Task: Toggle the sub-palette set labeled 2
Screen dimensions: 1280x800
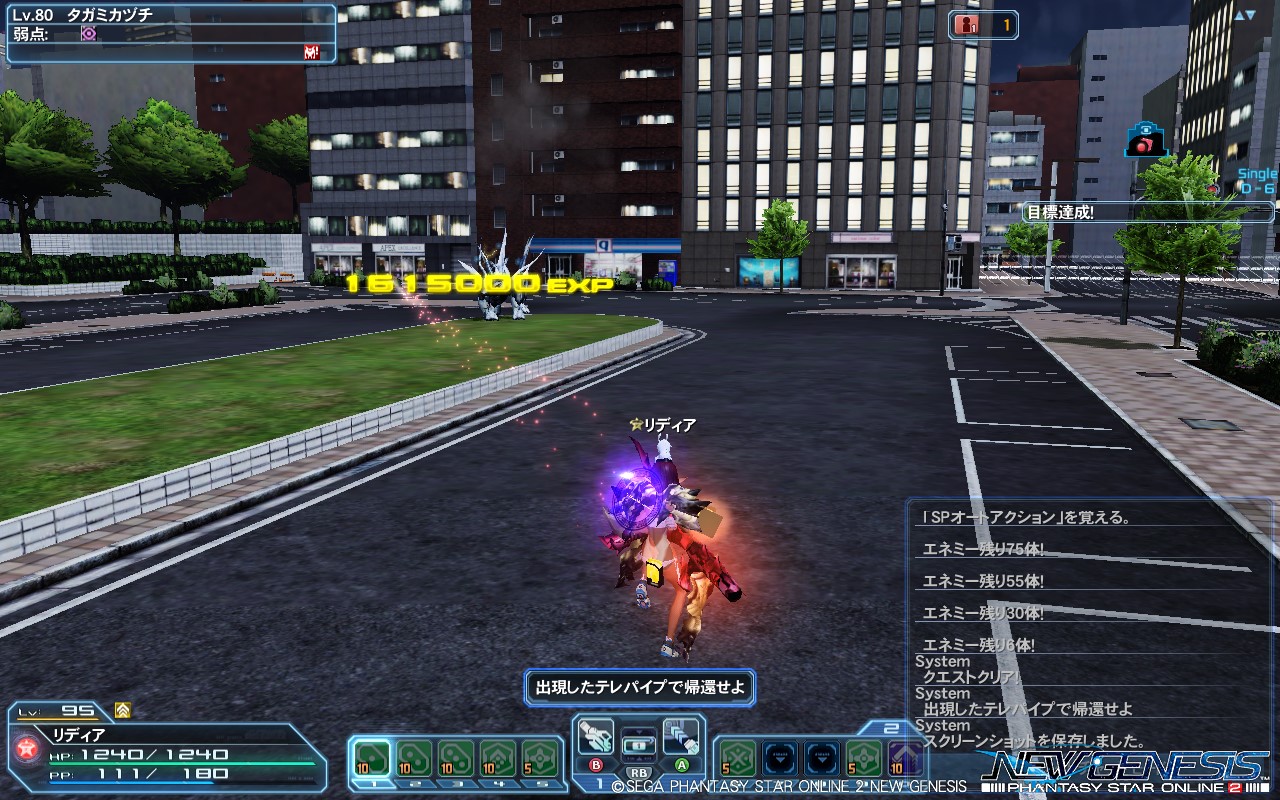Action: [x=890, y=728]
